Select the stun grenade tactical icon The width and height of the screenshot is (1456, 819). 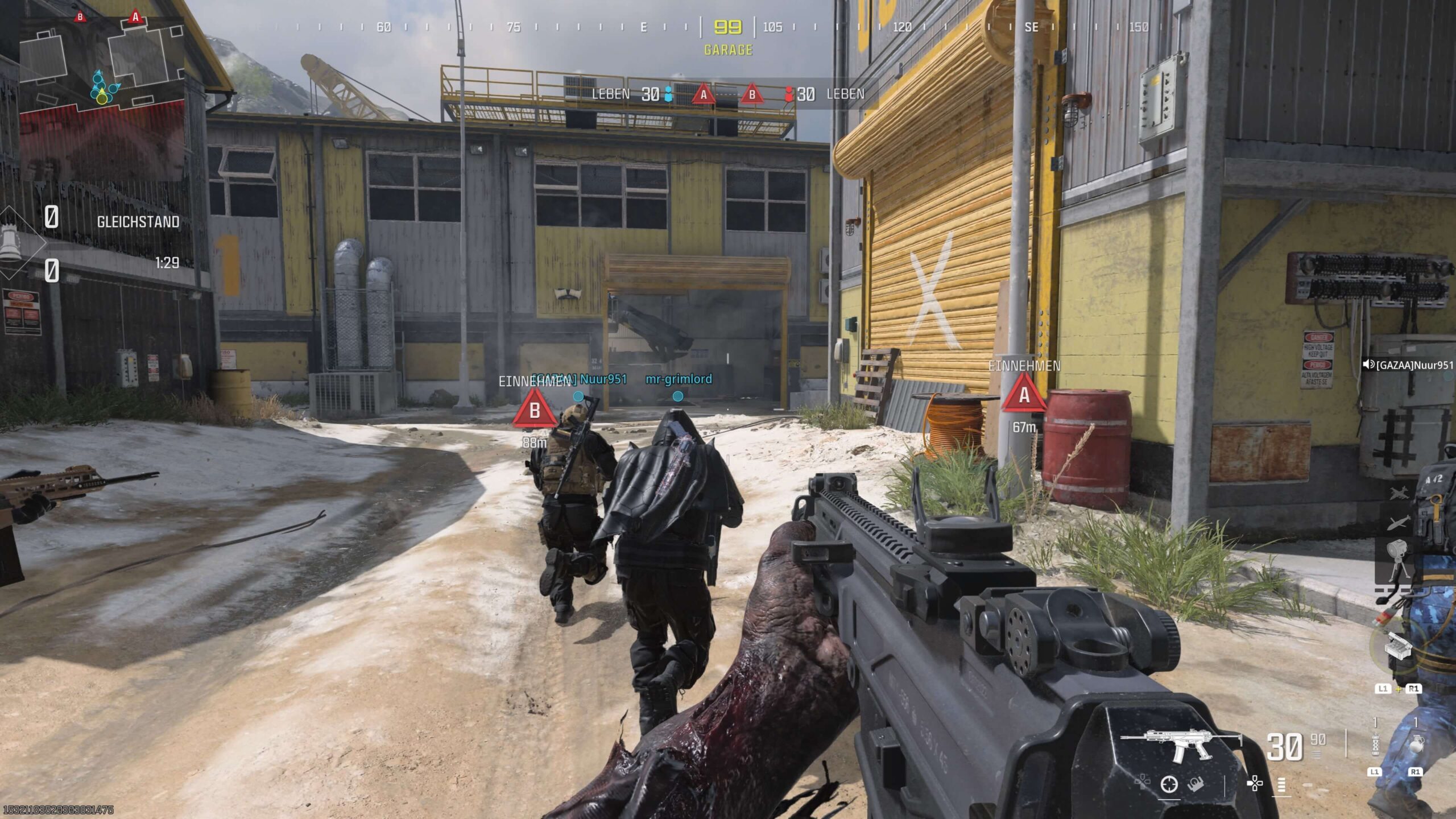click(x=1375, y=745)
